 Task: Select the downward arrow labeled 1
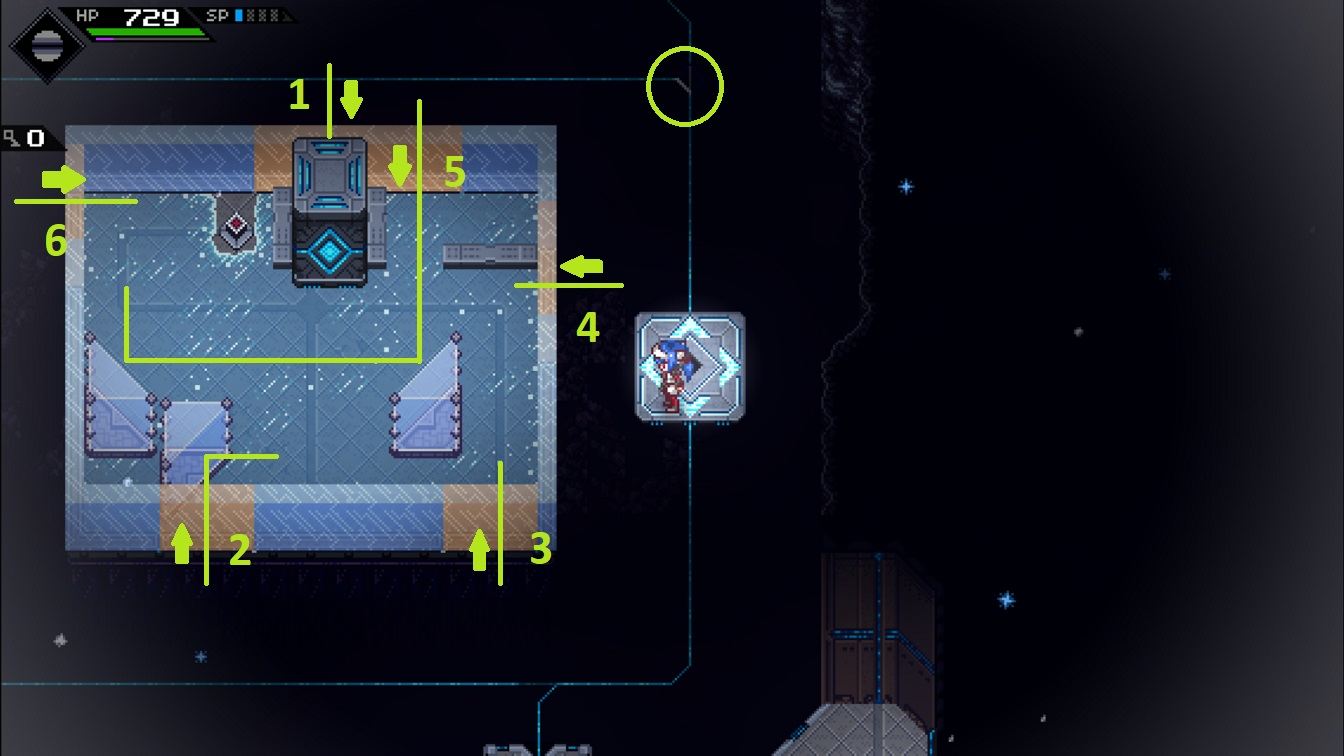tap(350, 98)
